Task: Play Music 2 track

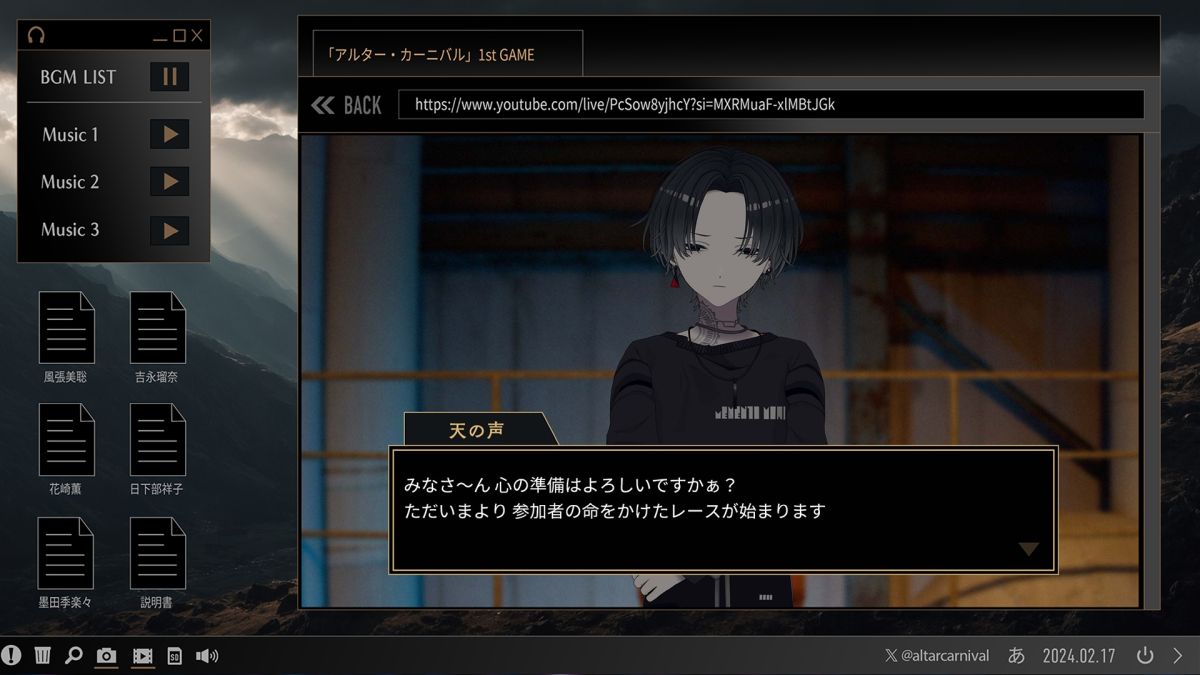Action: (x=169, y=181)
